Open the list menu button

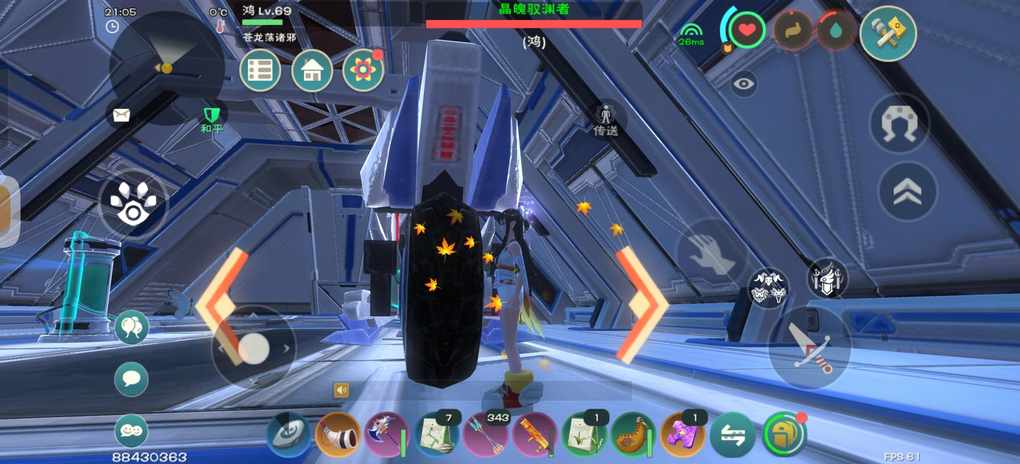click(260, 71)
